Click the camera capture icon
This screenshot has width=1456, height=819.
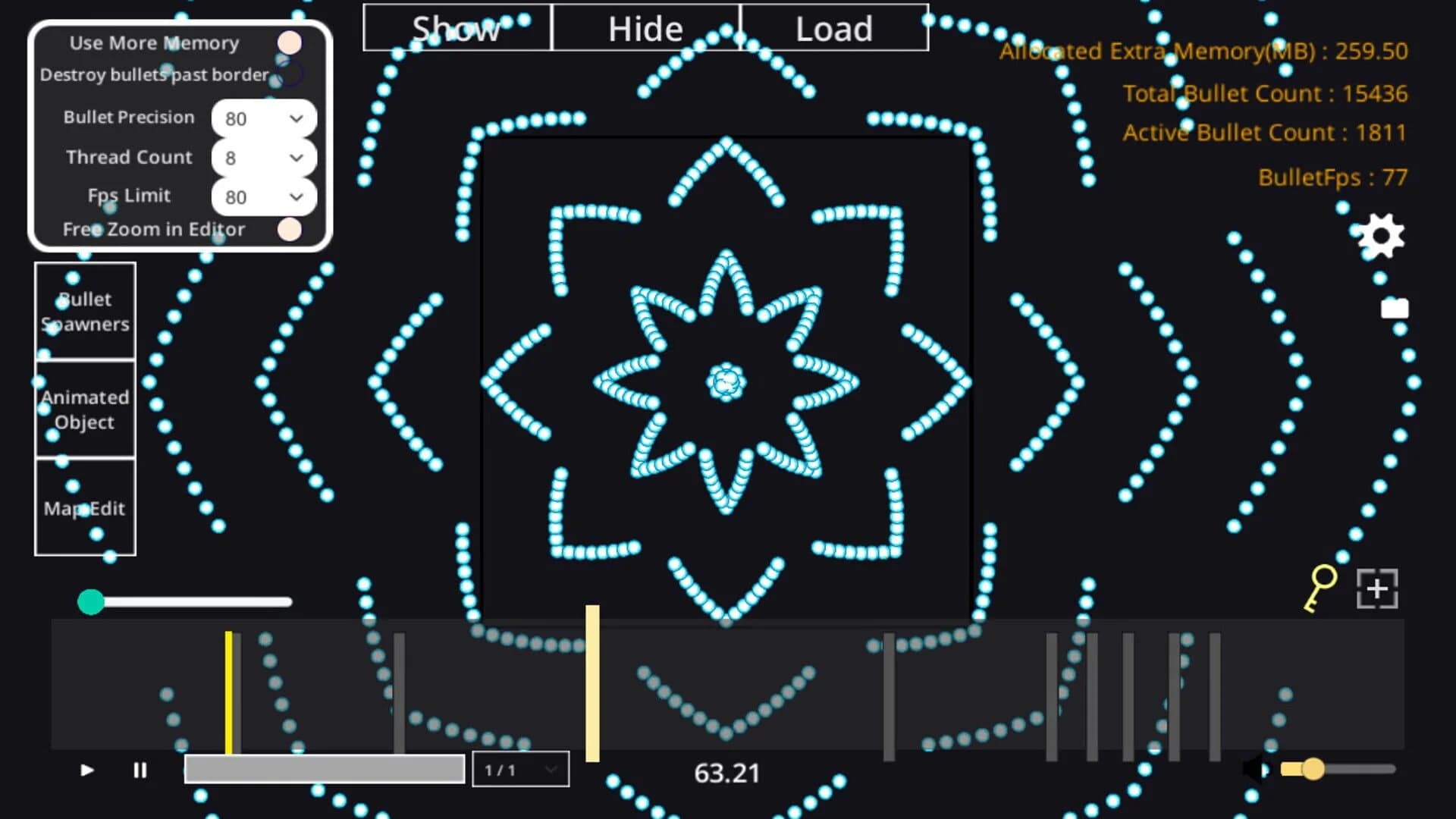point(1395,309)
